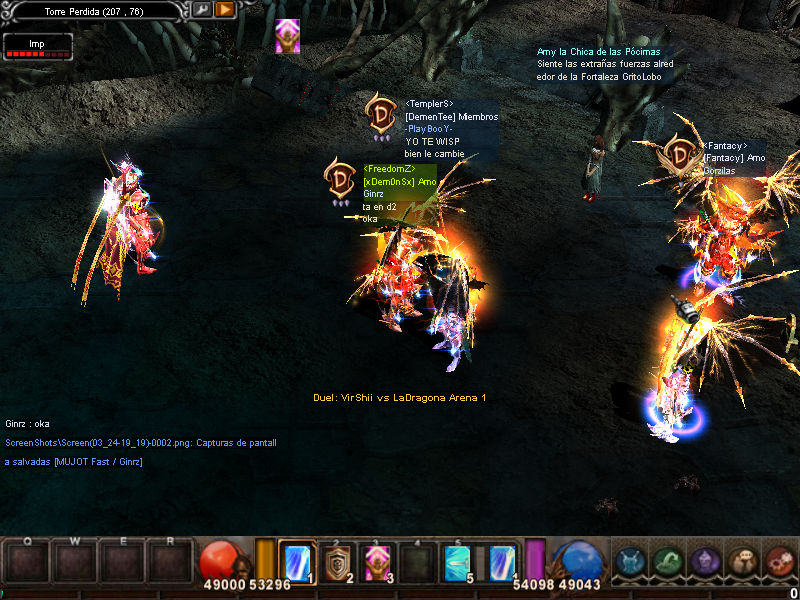Click the active skill icon beside the purple gauge
Viewport: 800px width, 600px height.
pos(502,561)
